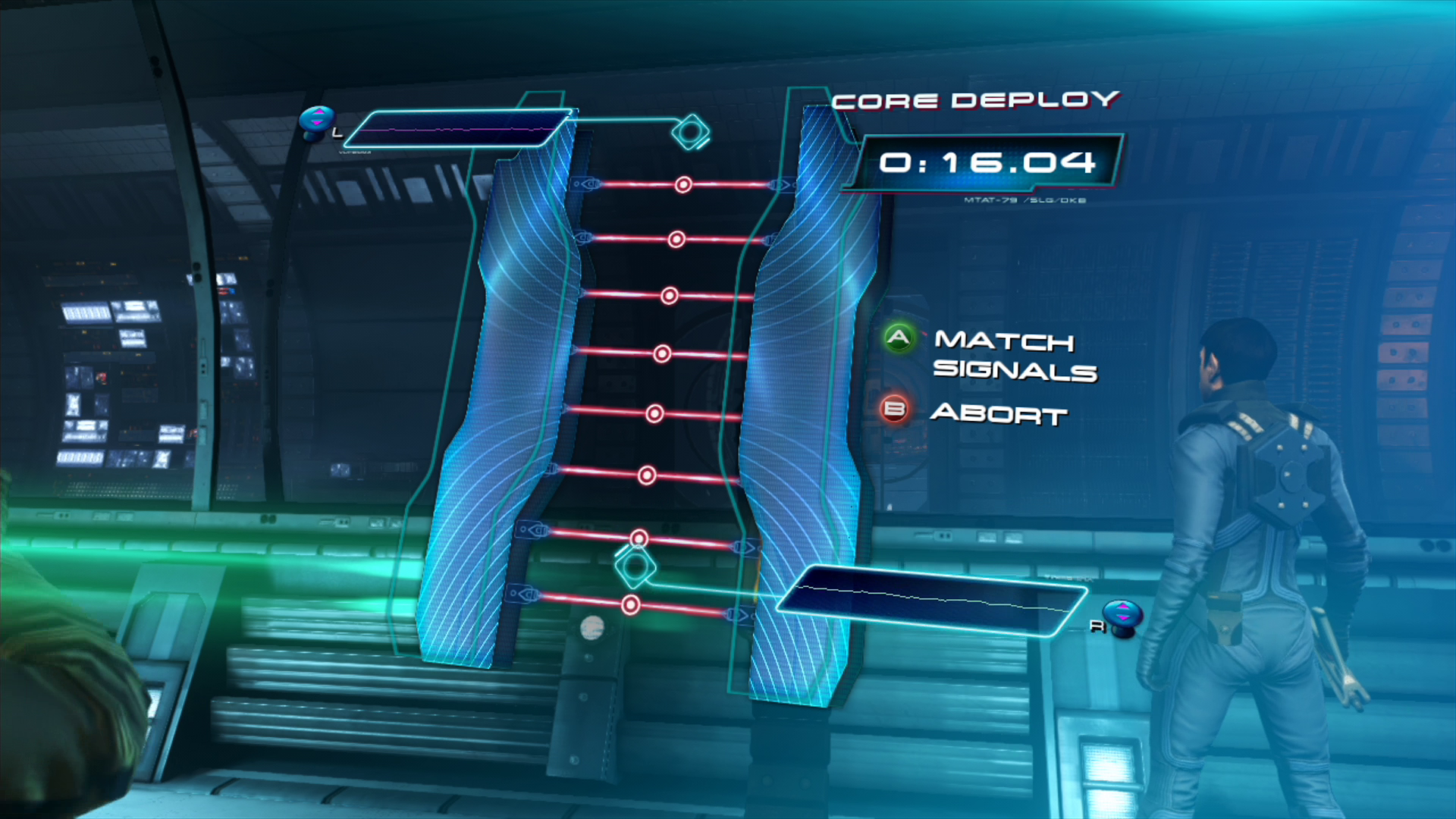
Task: Click the lower diamond signal connector
Action: pos(634,566)
